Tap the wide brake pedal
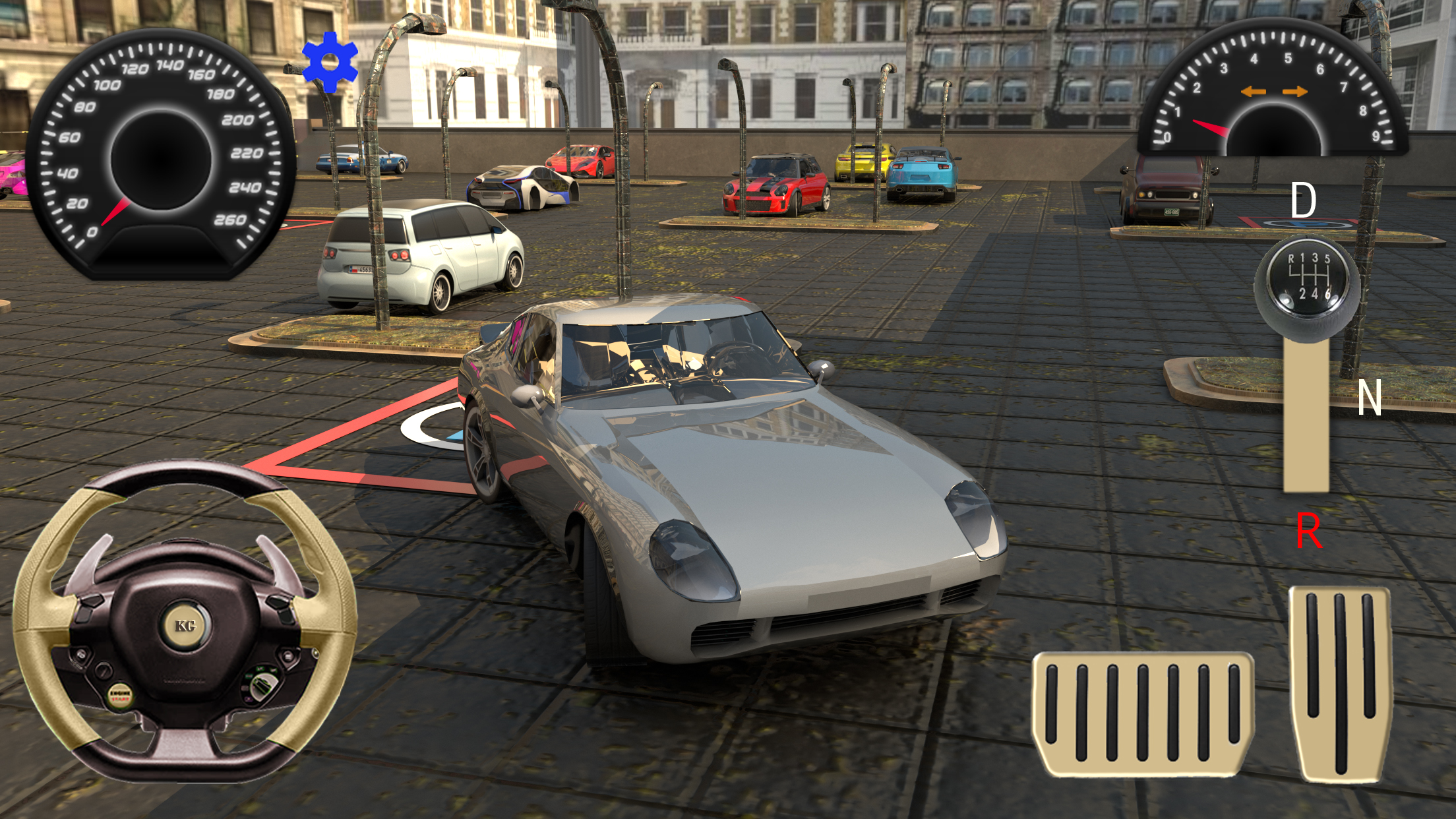The height and width of the screenshot is (819, 1456). [1143, 713]
